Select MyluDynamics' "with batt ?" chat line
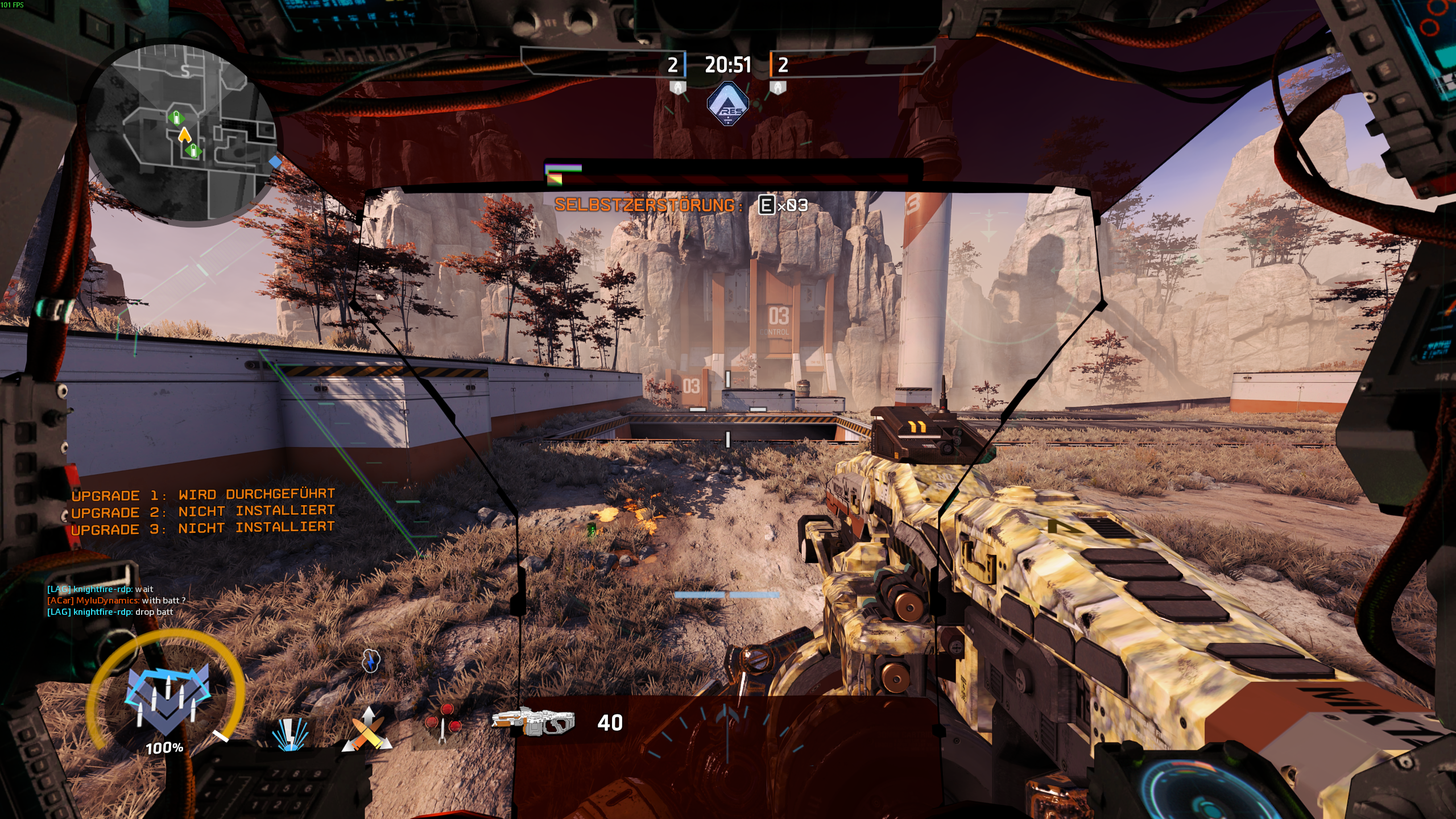The width and height of the screenshot is (1456, 819). (x=116, y=601)
